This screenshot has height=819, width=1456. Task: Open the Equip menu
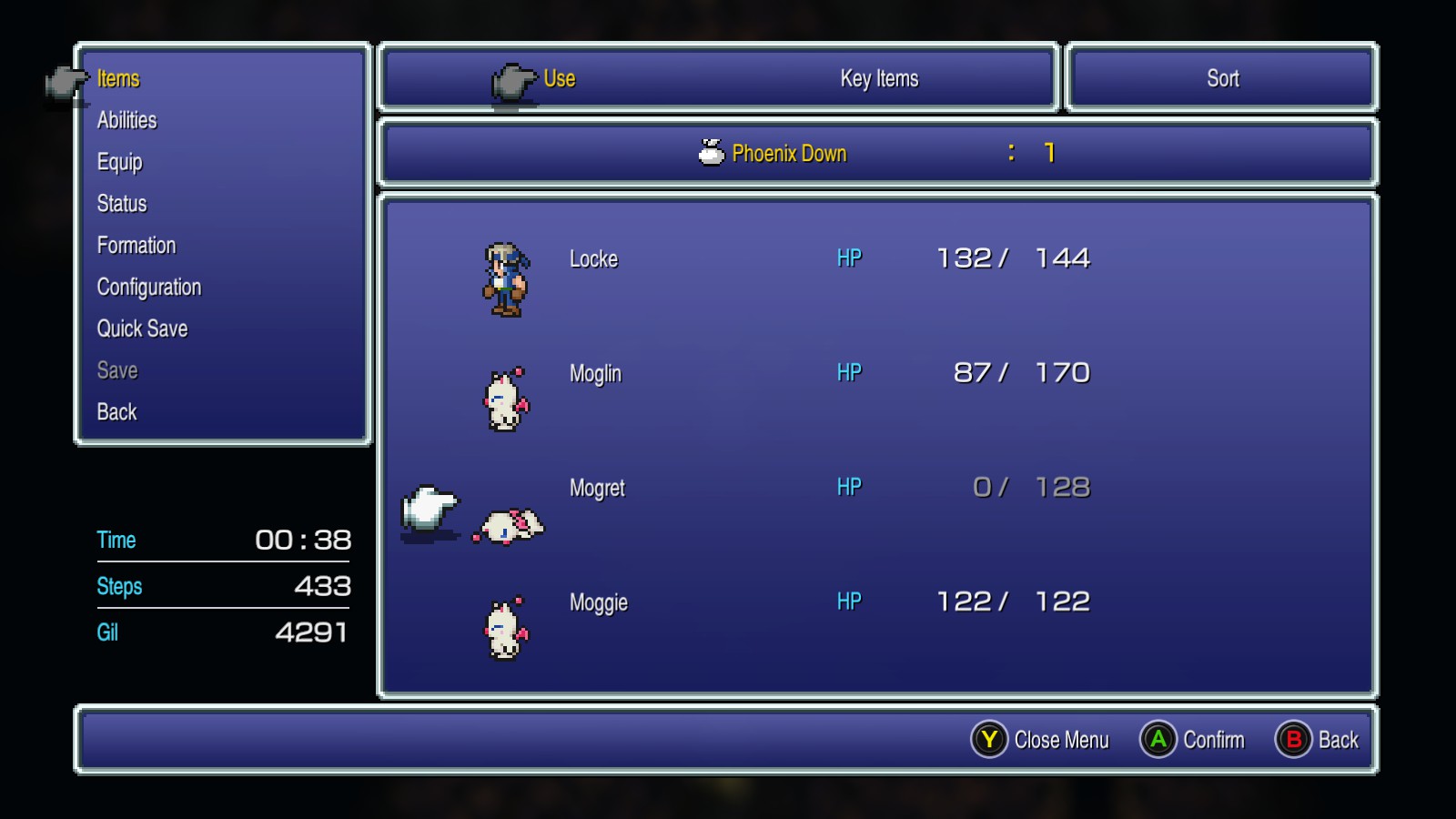119,162
